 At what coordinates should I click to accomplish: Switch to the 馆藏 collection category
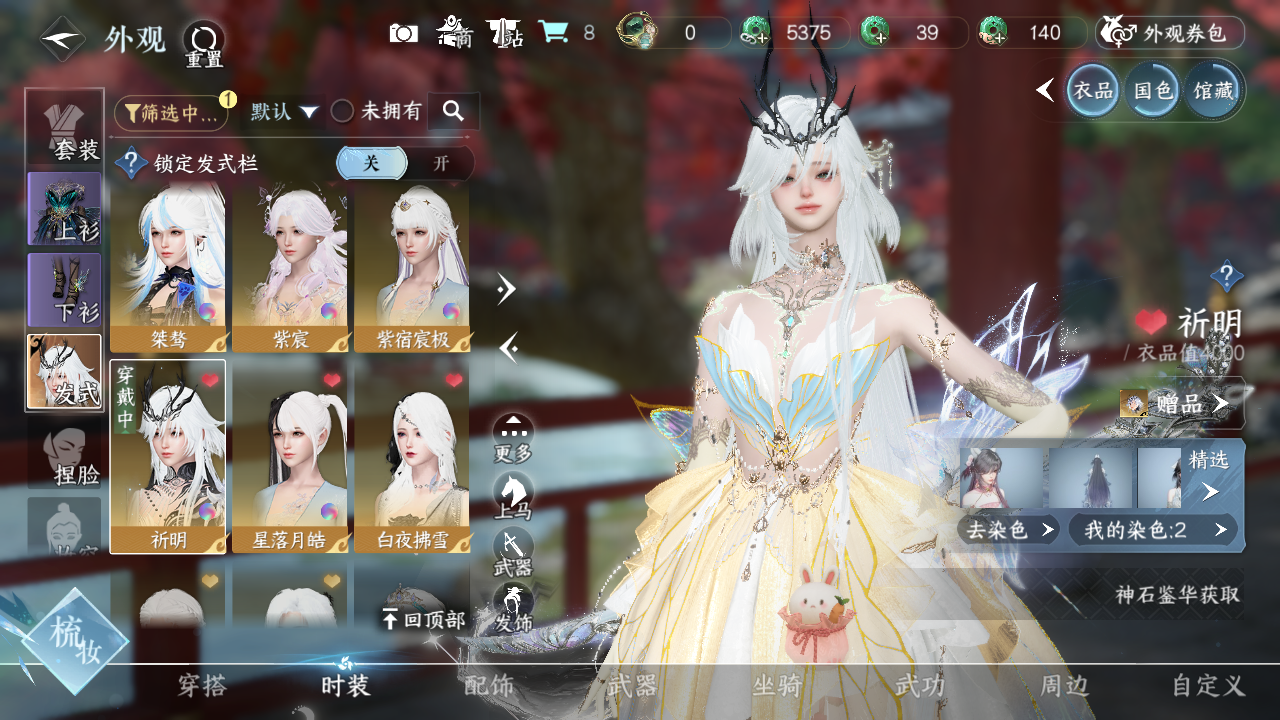point(1212,91)
